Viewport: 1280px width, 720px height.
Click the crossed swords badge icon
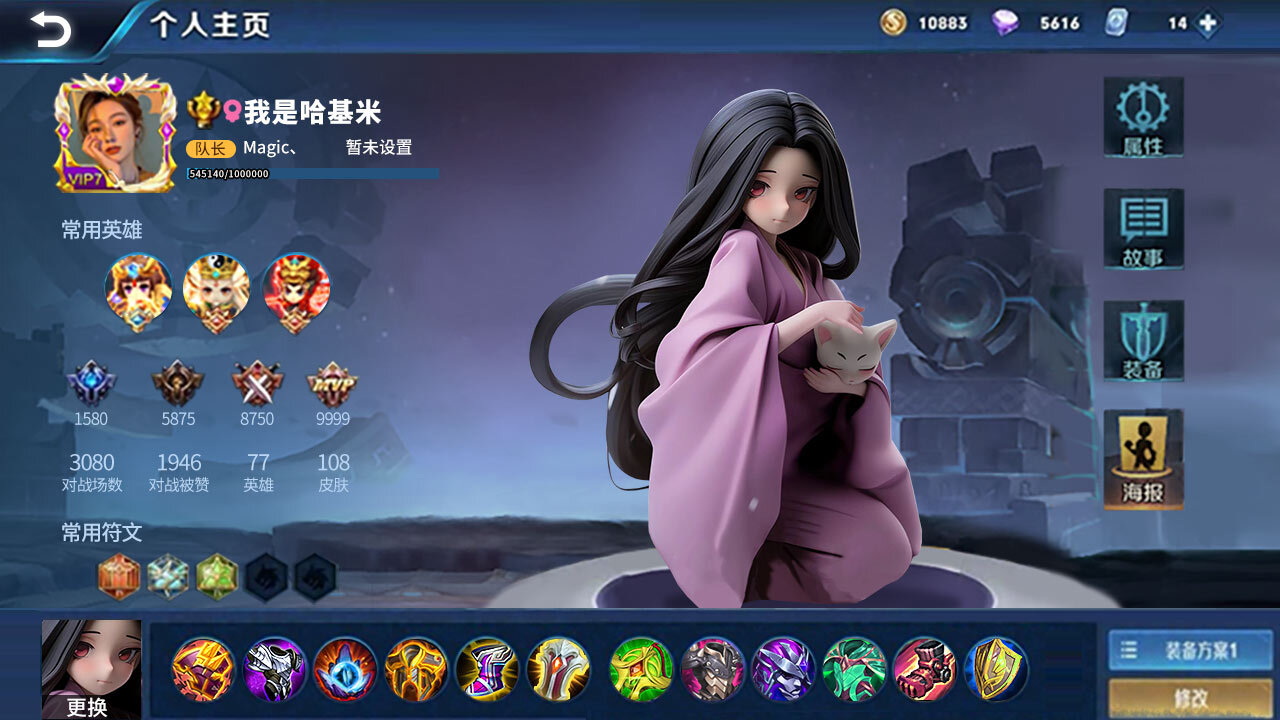[257, 384]
